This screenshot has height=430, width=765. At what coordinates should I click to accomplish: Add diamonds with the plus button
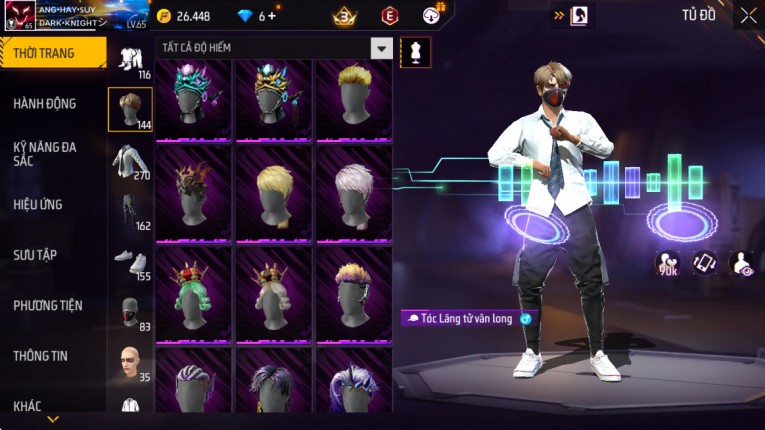coord(273,16)
